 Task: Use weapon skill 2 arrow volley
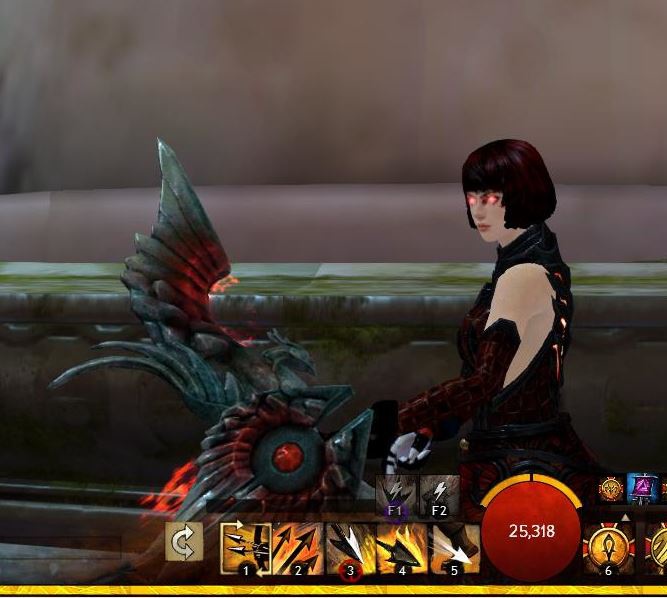(297, 547)
